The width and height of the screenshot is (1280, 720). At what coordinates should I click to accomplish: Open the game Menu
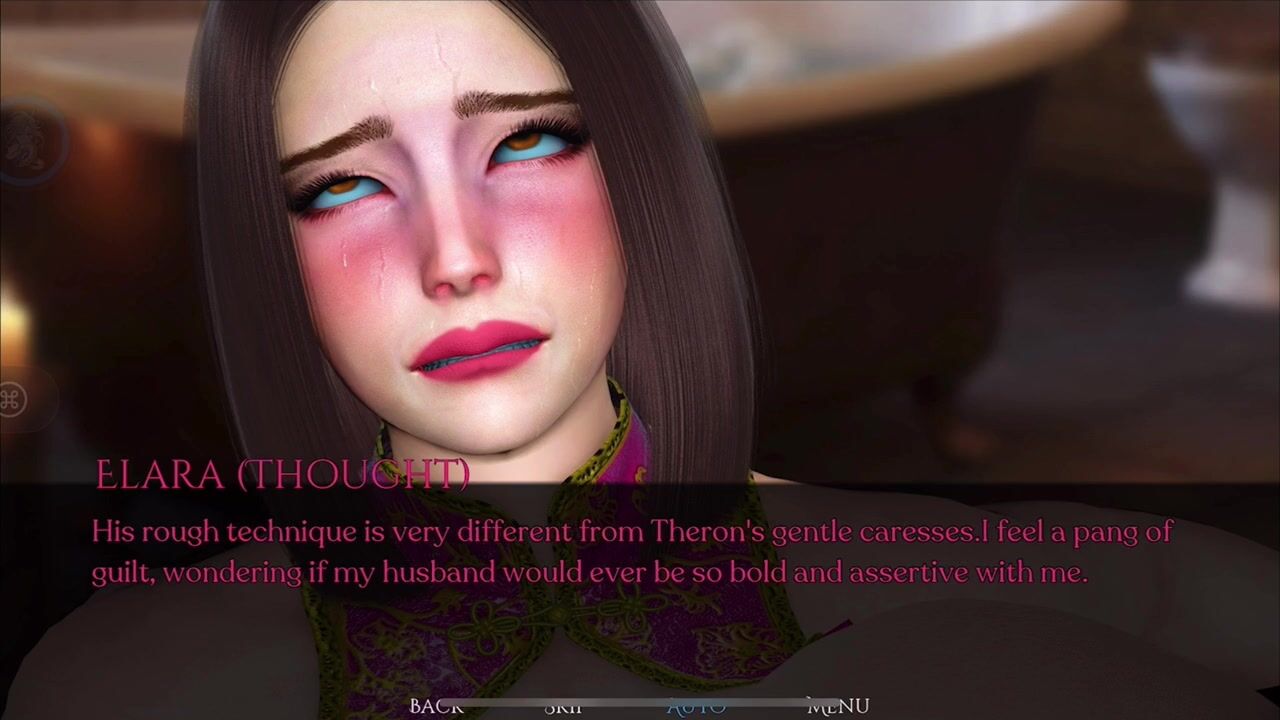pyautogui.click(x=838, y=707)
